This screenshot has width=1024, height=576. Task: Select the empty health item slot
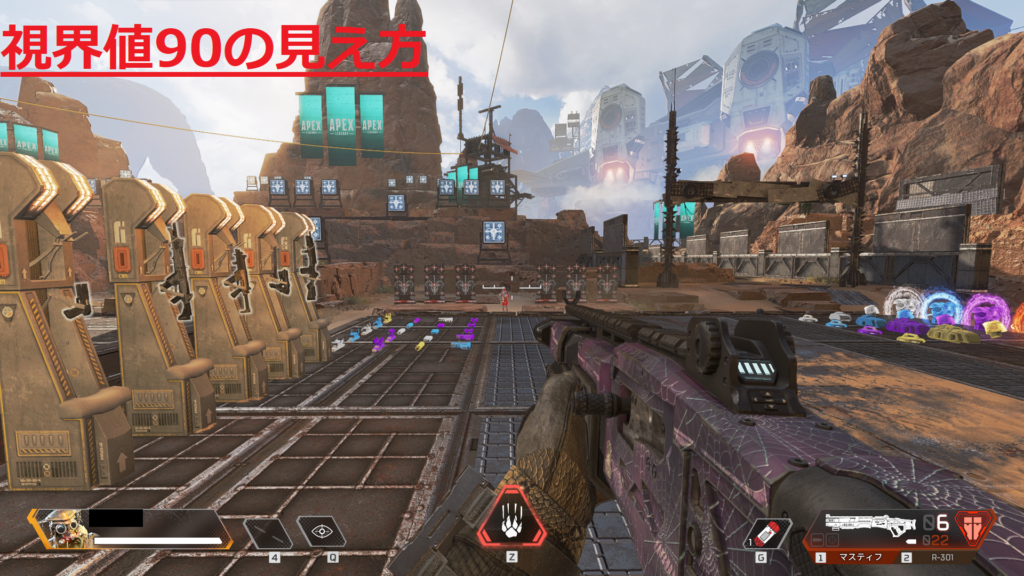269,533
